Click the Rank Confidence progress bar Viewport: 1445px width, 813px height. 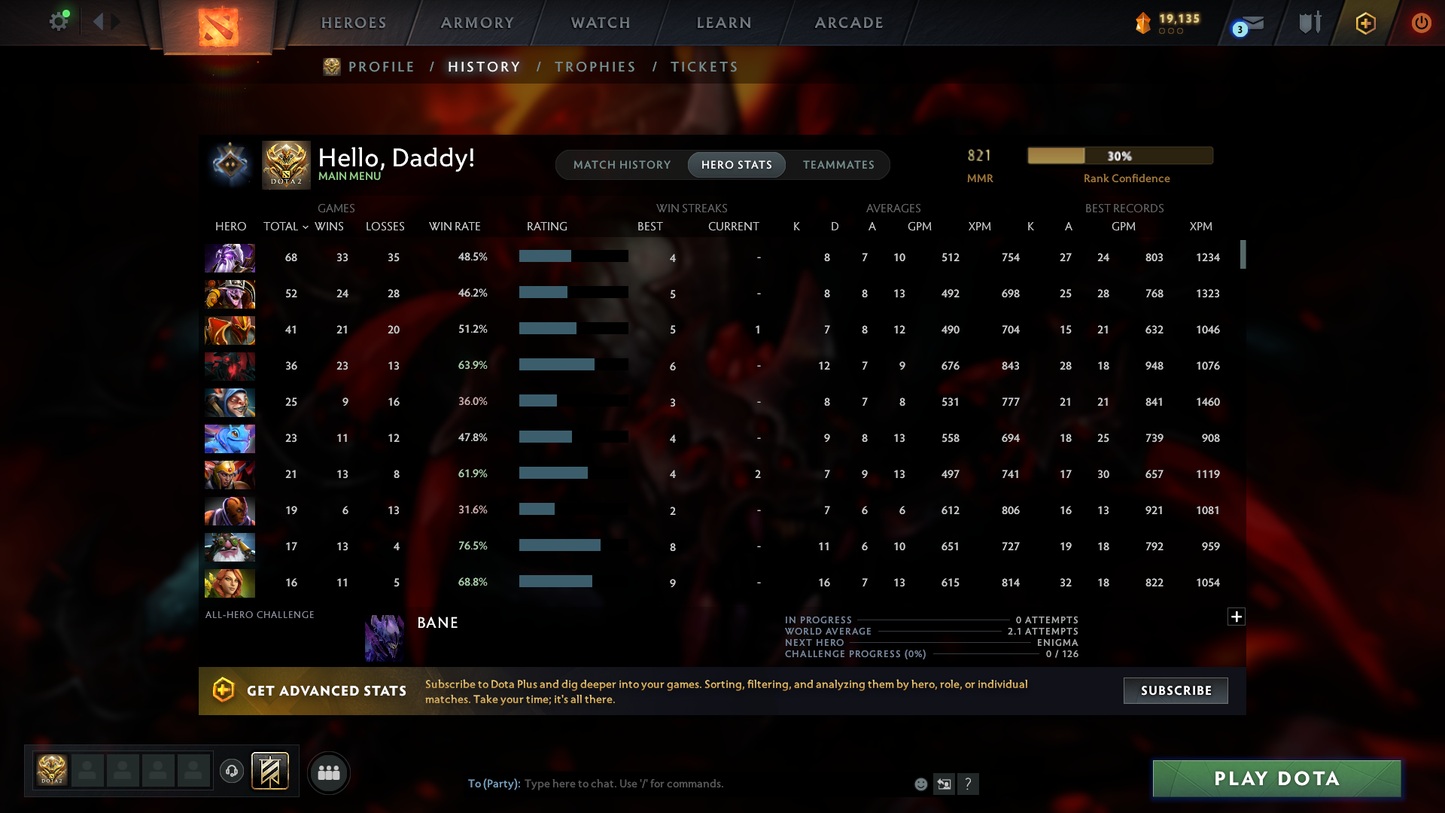click(x=1120, y=155)
